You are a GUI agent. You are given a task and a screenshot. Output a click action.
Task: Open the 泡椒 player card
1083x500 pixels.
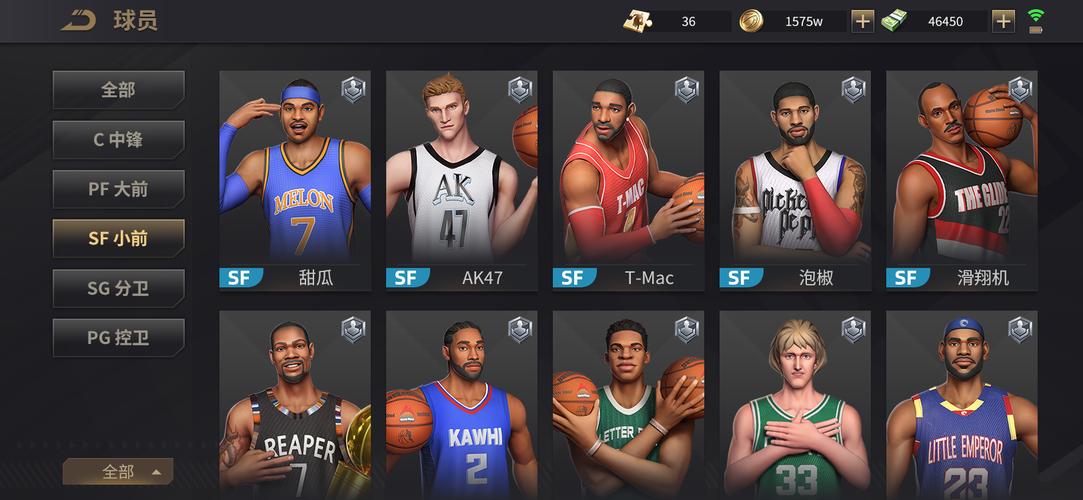(x=795, y=180)
